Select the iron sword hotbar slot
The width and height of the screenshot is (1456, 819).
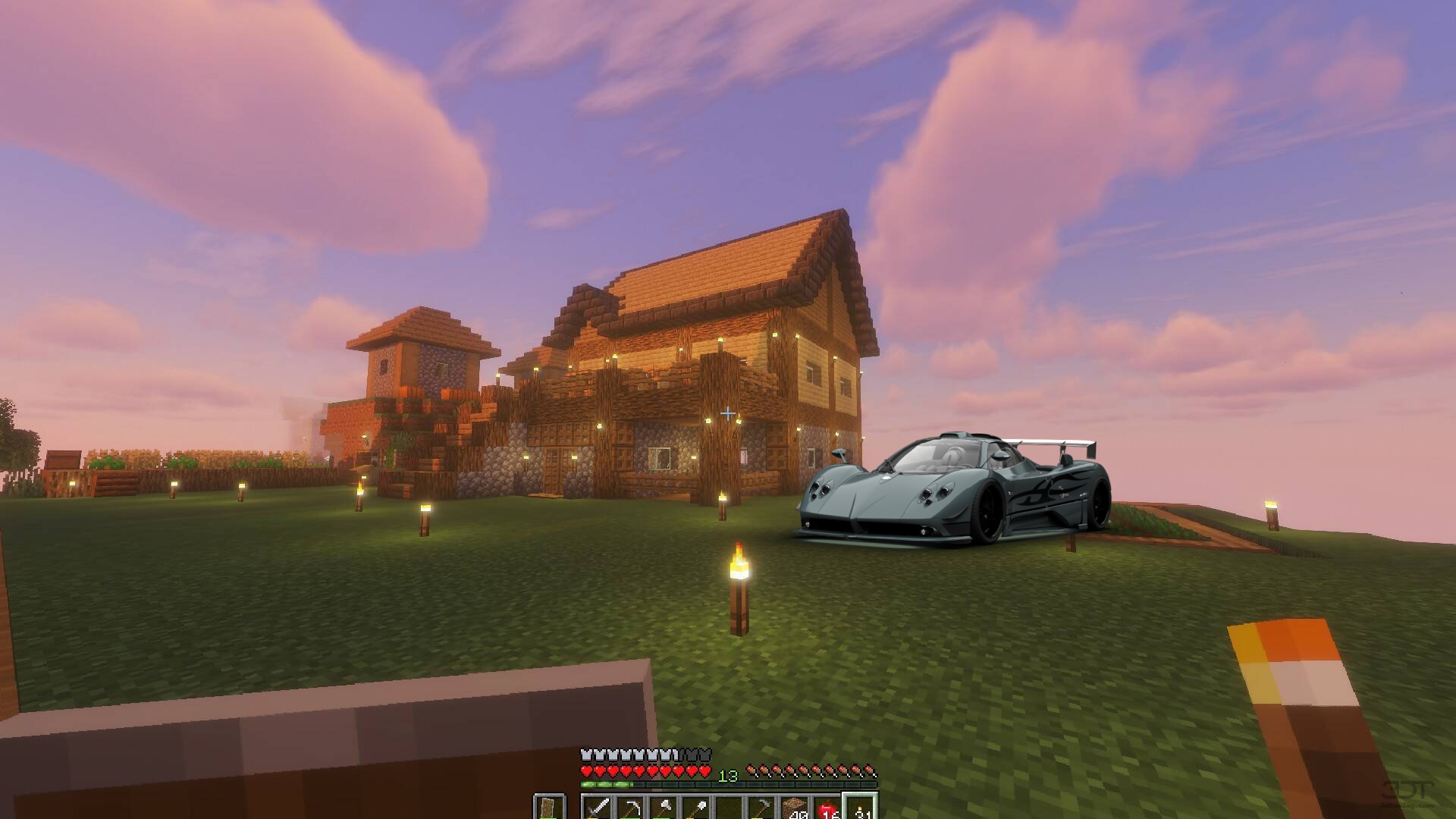(x=598, y=807)
